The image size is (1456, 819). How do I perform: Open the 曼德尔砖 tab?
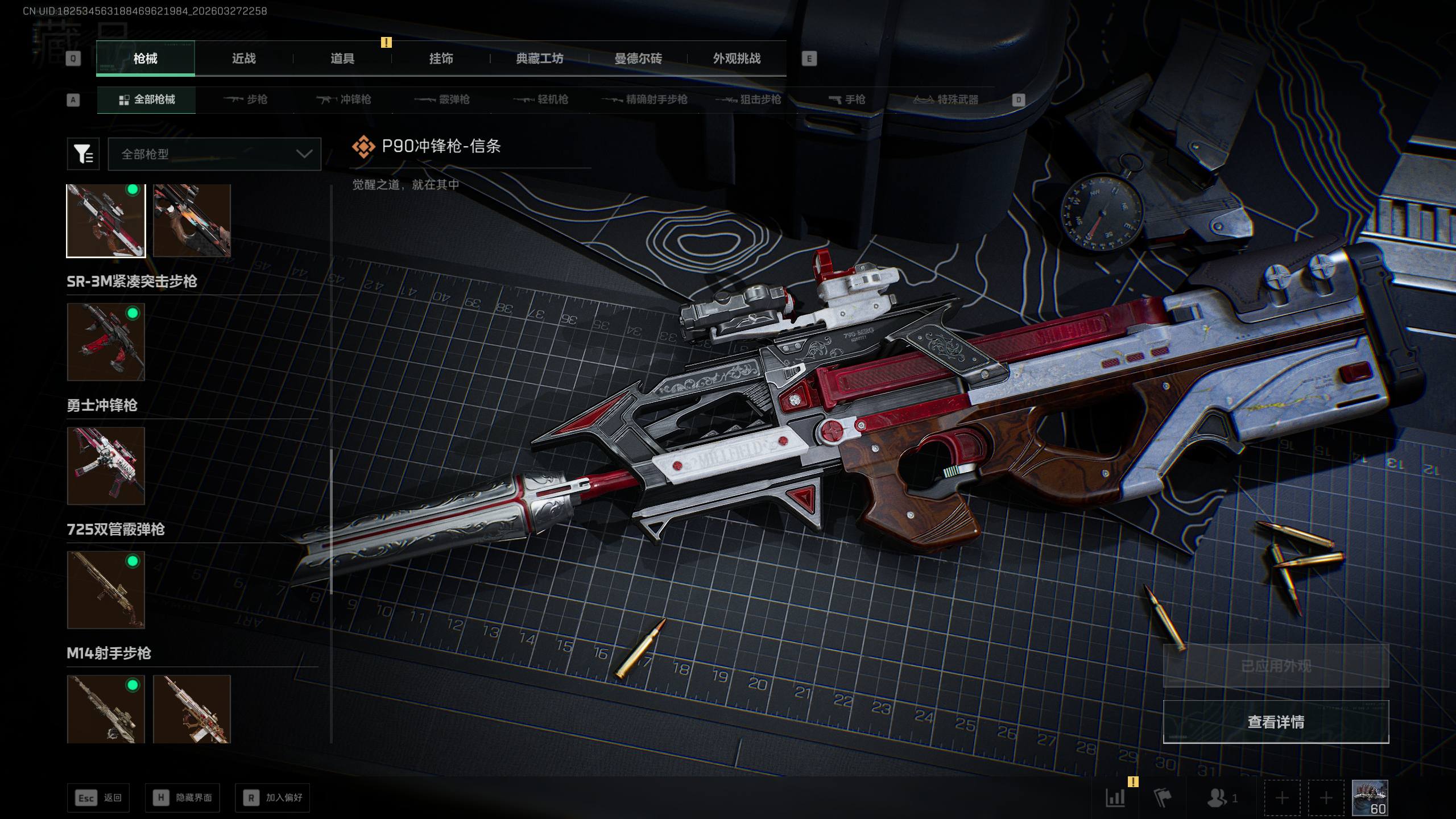[x=638, y=59]
